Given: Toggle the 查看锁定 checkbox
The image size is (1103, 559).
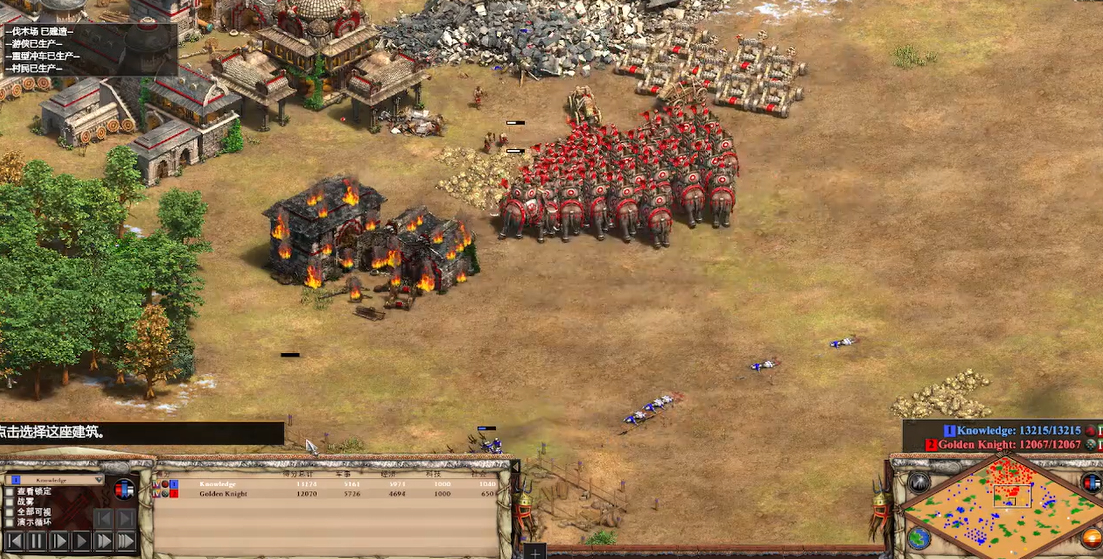Looking at the screenshot, I should pos(10,492).
